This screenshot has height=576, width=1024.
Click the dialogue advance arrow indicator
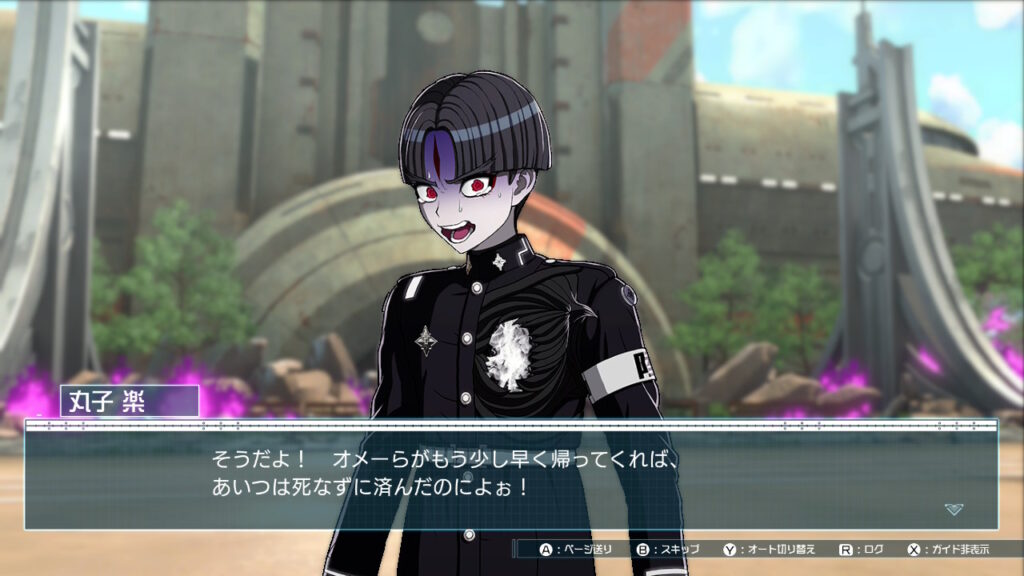[x=954, y=509]
